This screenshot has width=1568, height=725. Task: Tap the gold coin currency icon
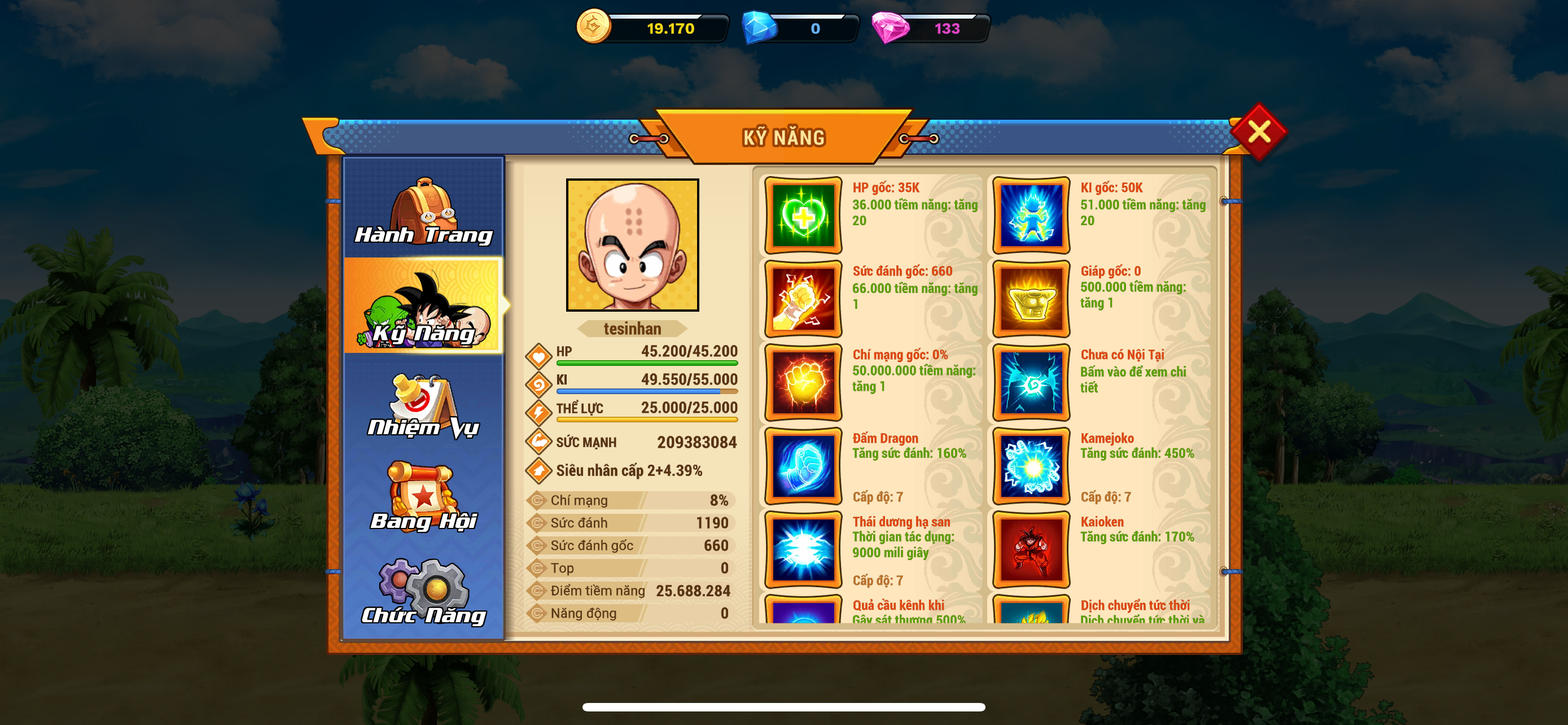[593, 27]
